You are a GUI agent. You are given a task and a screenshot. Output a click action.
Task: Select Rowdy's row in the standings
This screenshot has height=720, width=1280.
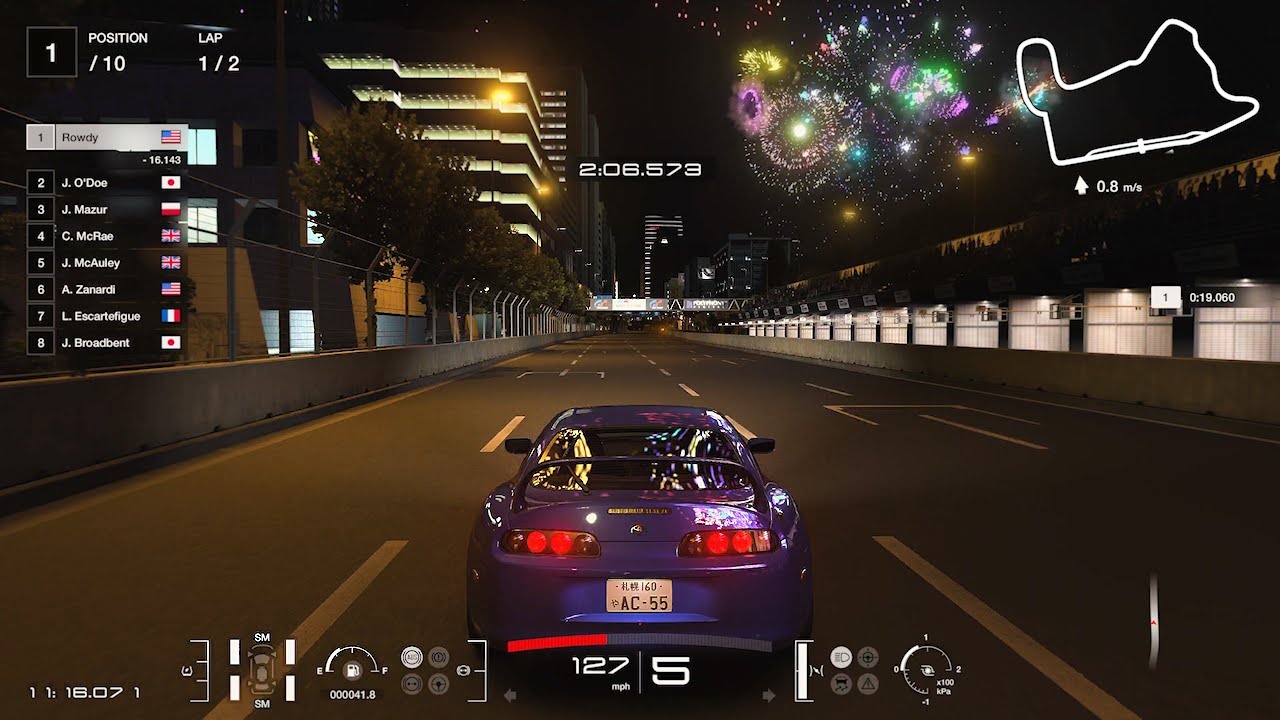[107, 137]
